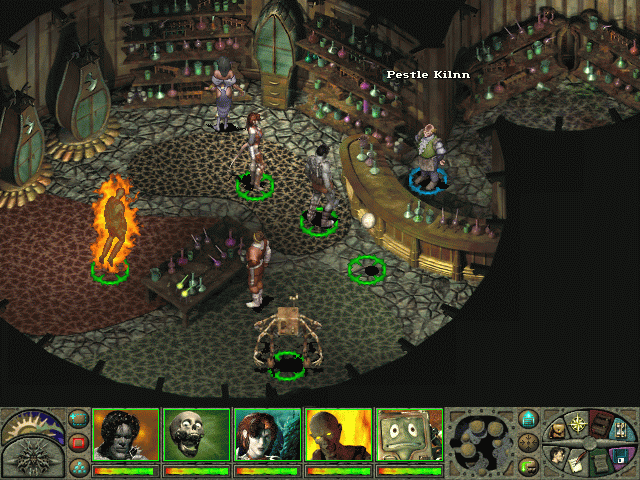Click the spiked Lady of Pain emblem

point(32,458)
